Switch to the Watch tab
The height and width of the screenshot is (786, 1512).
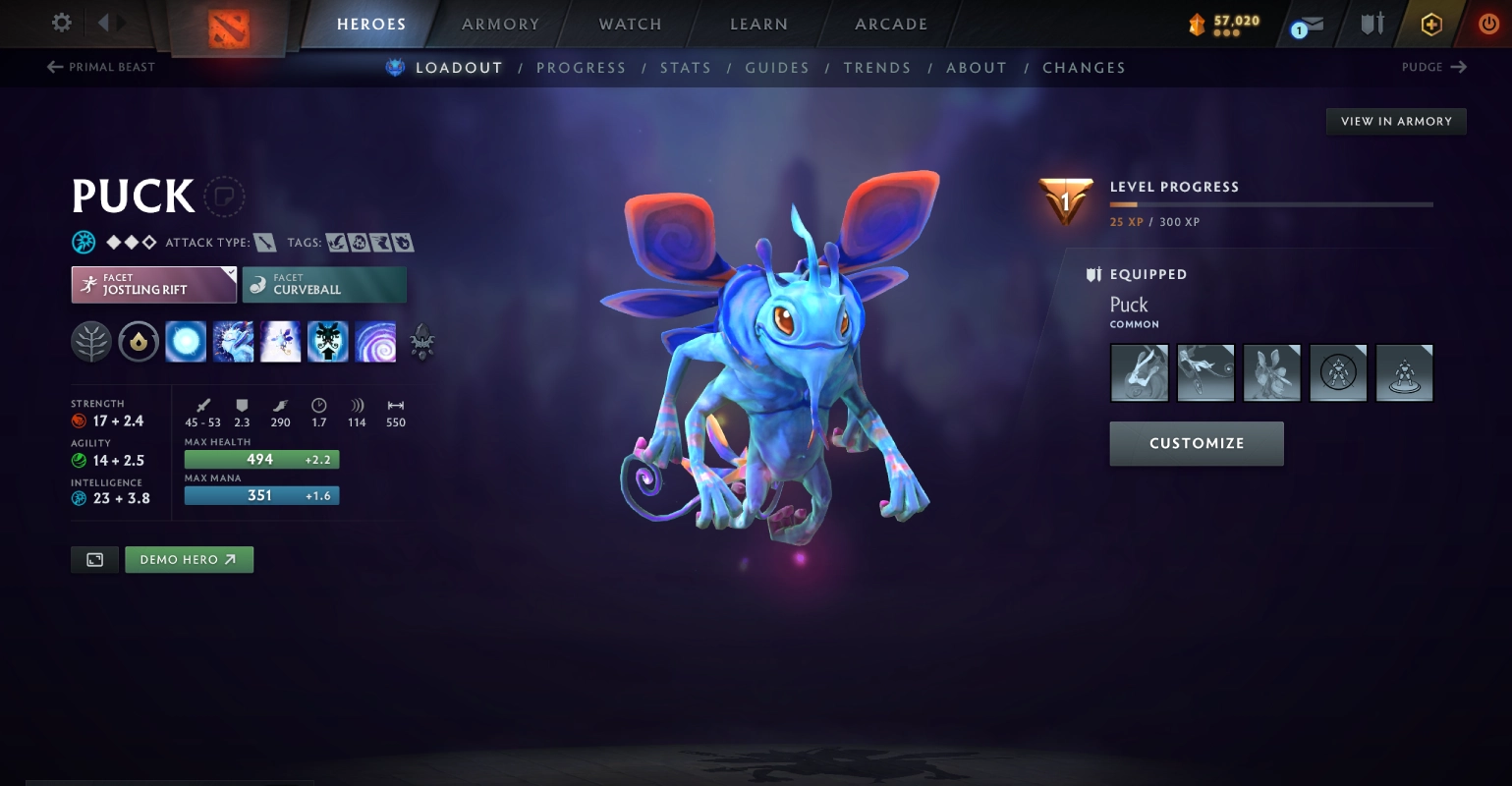pyautogui.click(x=630, y=24)
